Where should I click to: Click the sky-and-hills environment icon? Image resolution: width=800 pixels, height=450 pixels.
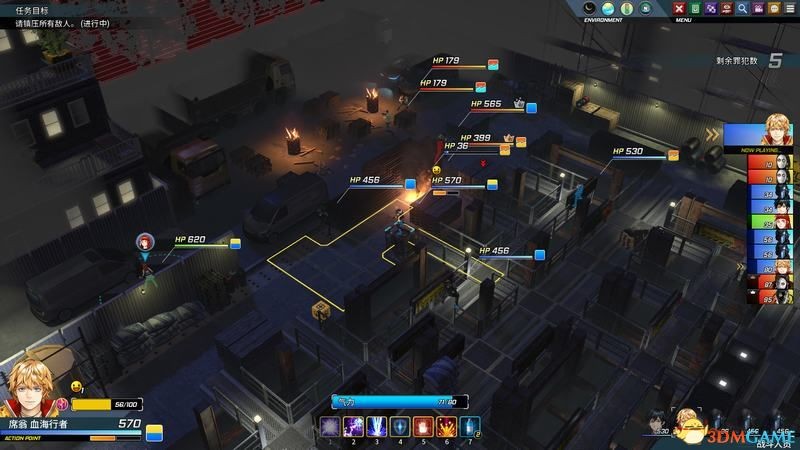(607, 9)
